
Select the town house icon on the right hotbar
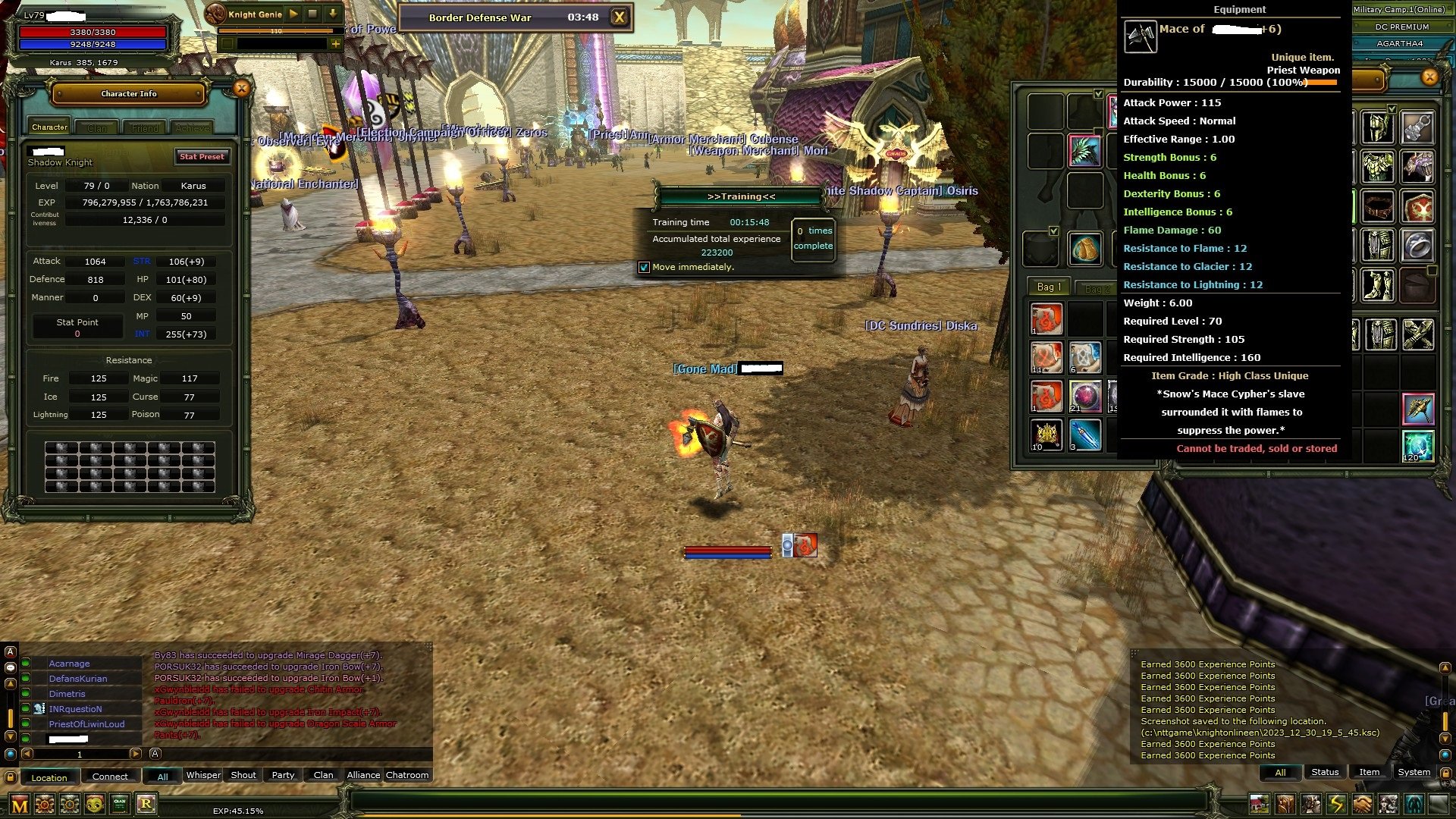pos(1259,805)
